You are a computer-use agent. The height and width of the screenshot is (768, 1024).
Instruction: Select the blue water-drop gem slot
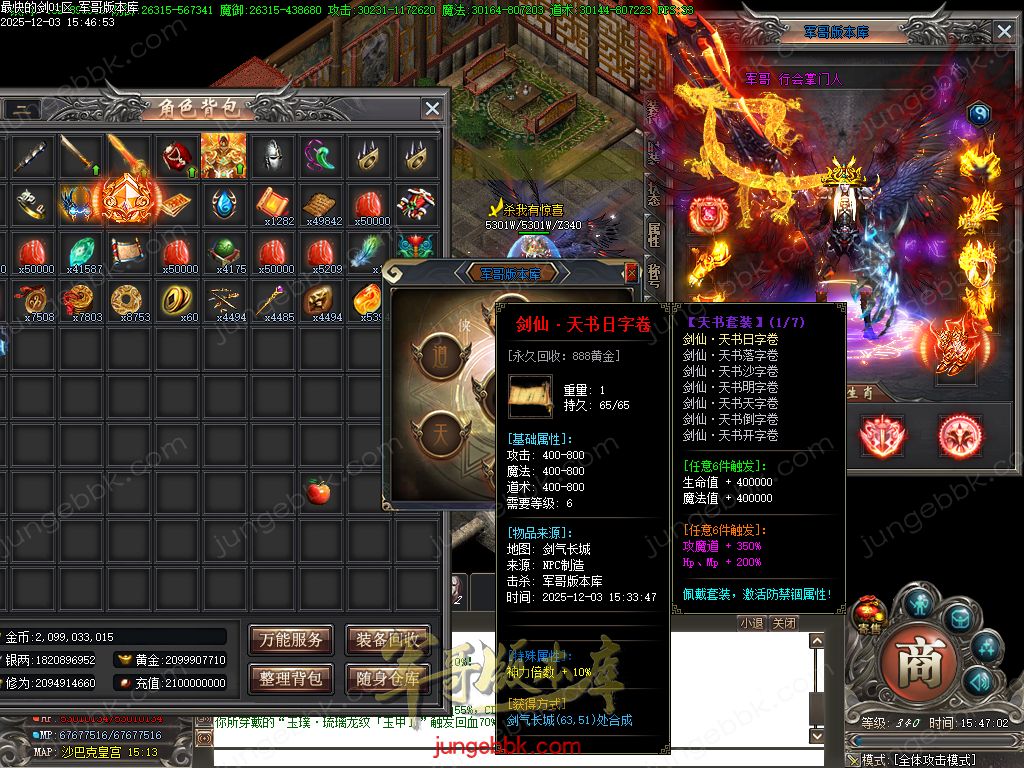(223, 203)
